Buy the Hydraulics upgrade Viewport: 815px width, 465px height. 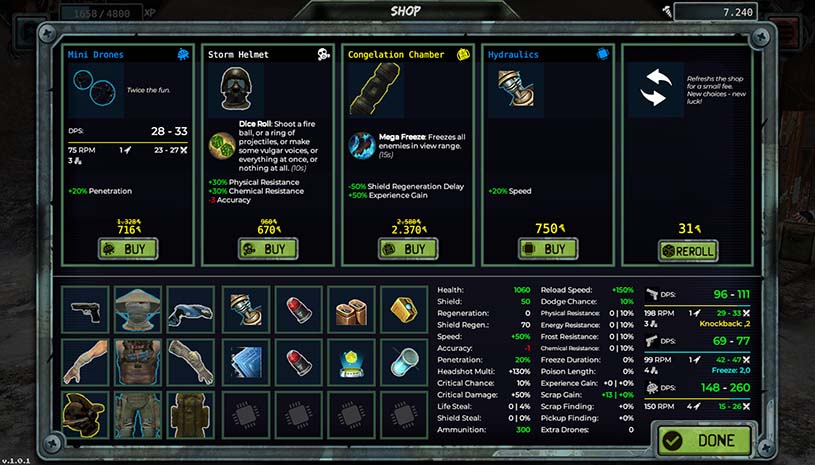pyautogui.click(x=547, y=249)
